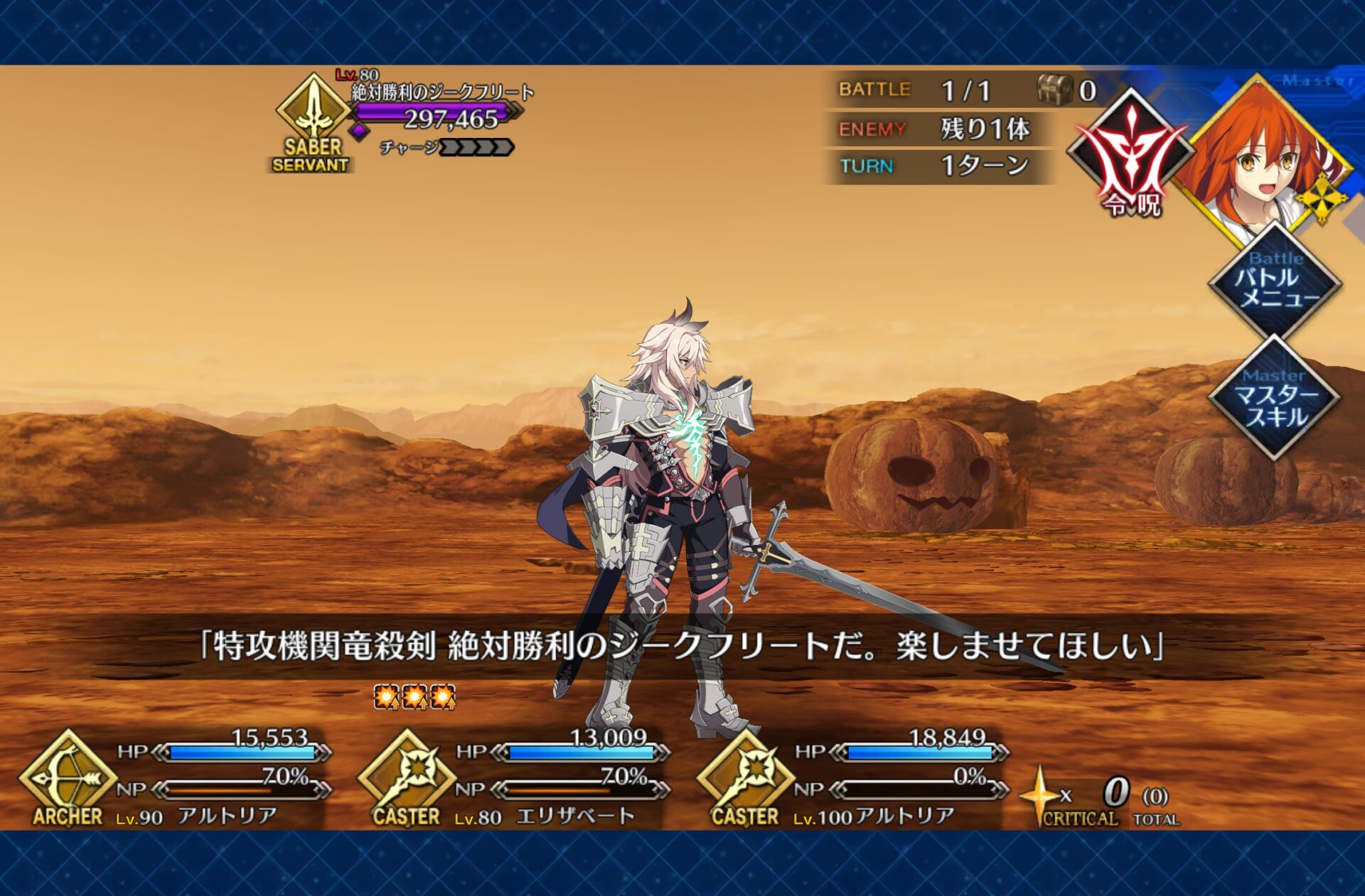Open the Master Skill (マスタースキル) panel
This screenshot has height=896, width=1365.
1275,400
